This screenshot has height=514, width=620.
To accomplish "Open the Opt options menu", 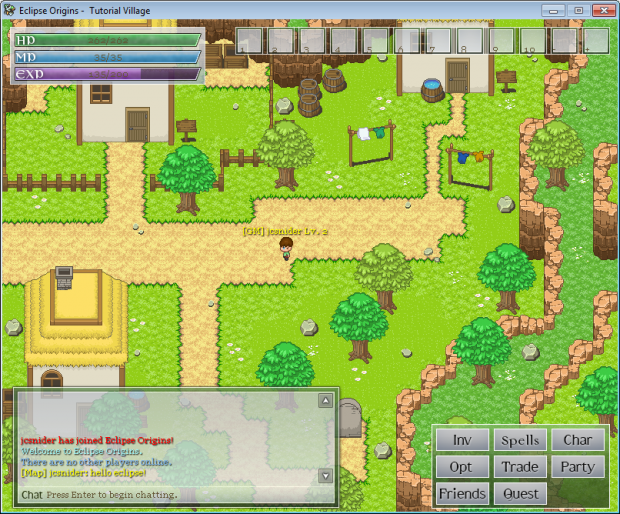I will [462, 467].
